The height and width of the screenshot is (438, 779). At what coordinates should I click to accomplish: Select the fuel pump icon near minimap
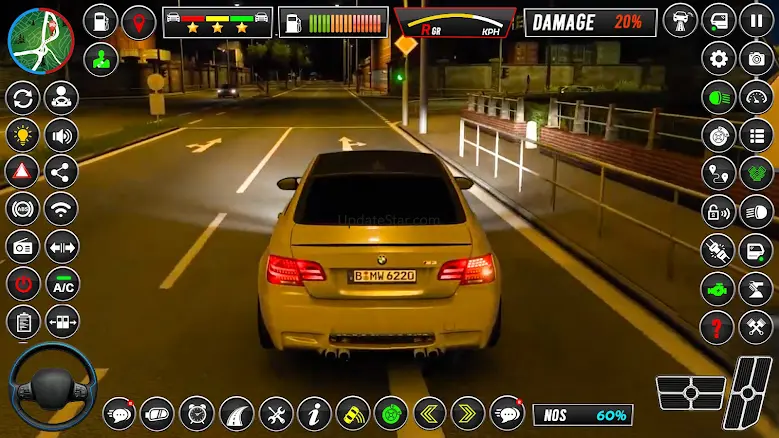(100, 20)
